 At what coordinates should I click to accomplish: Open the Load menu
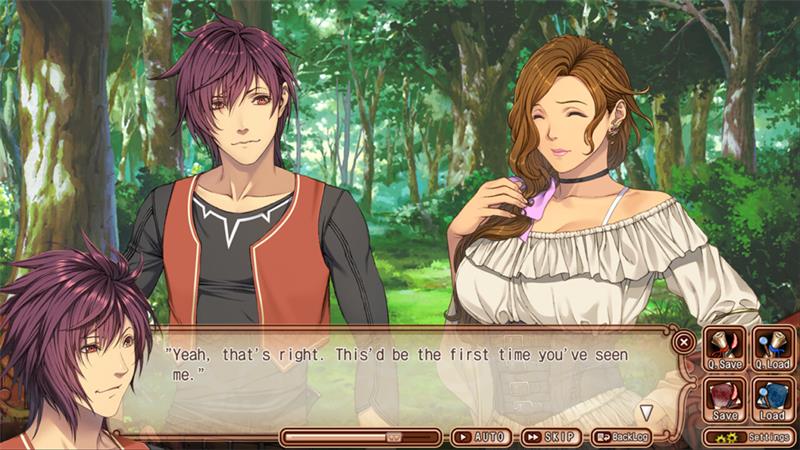tap(772, 400)
